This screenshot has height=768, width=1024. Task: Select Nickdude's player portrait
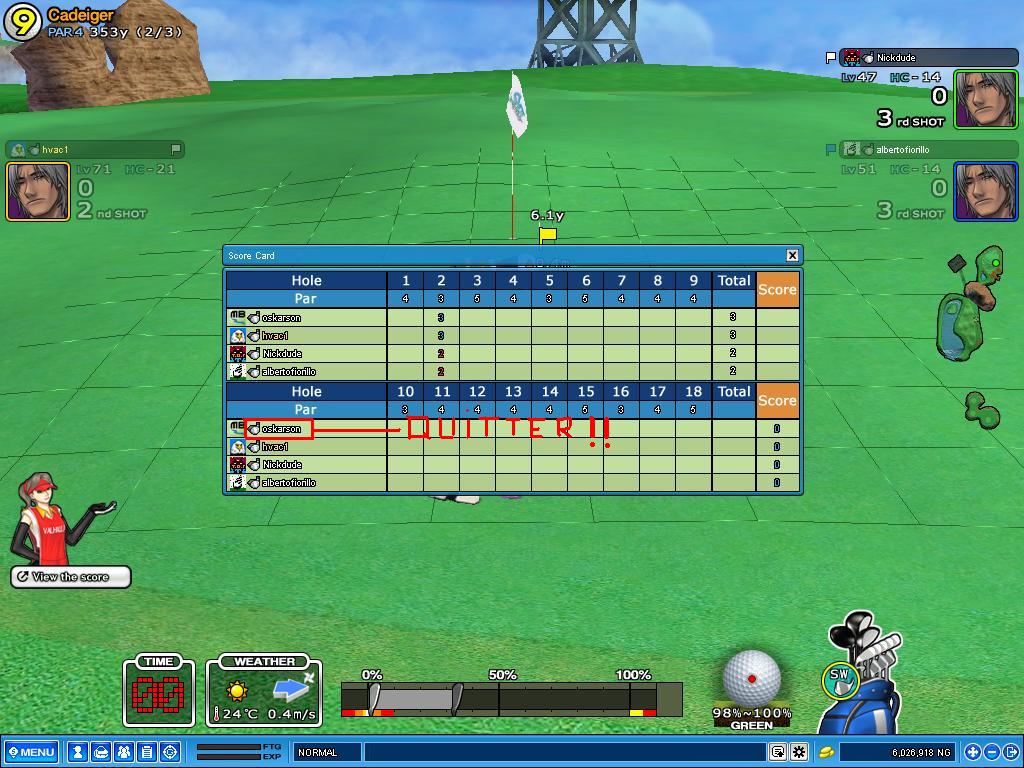(x=985, y=99)
